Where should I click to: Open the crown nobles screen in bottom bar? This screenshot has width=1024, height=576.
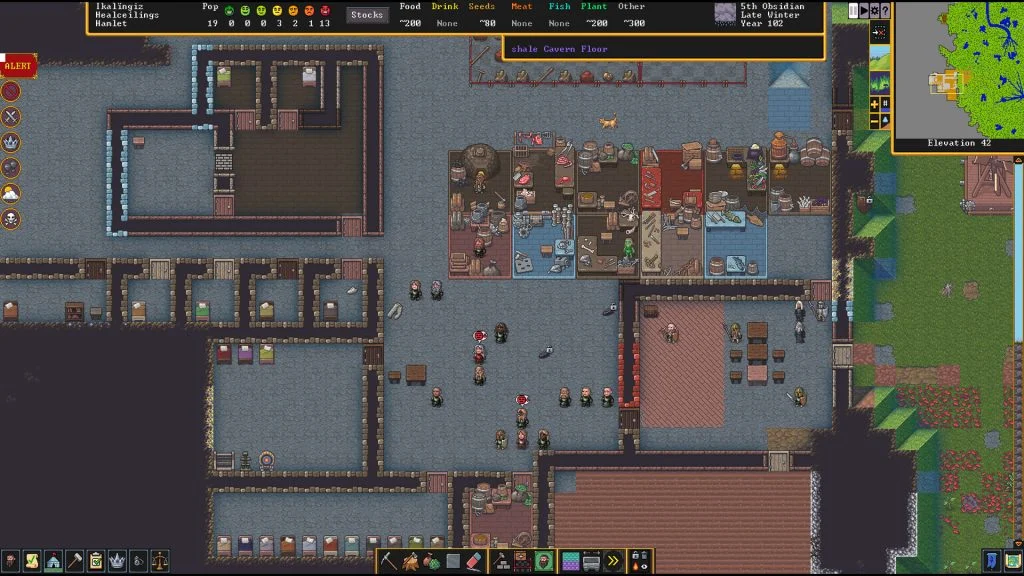click(117, 561)
